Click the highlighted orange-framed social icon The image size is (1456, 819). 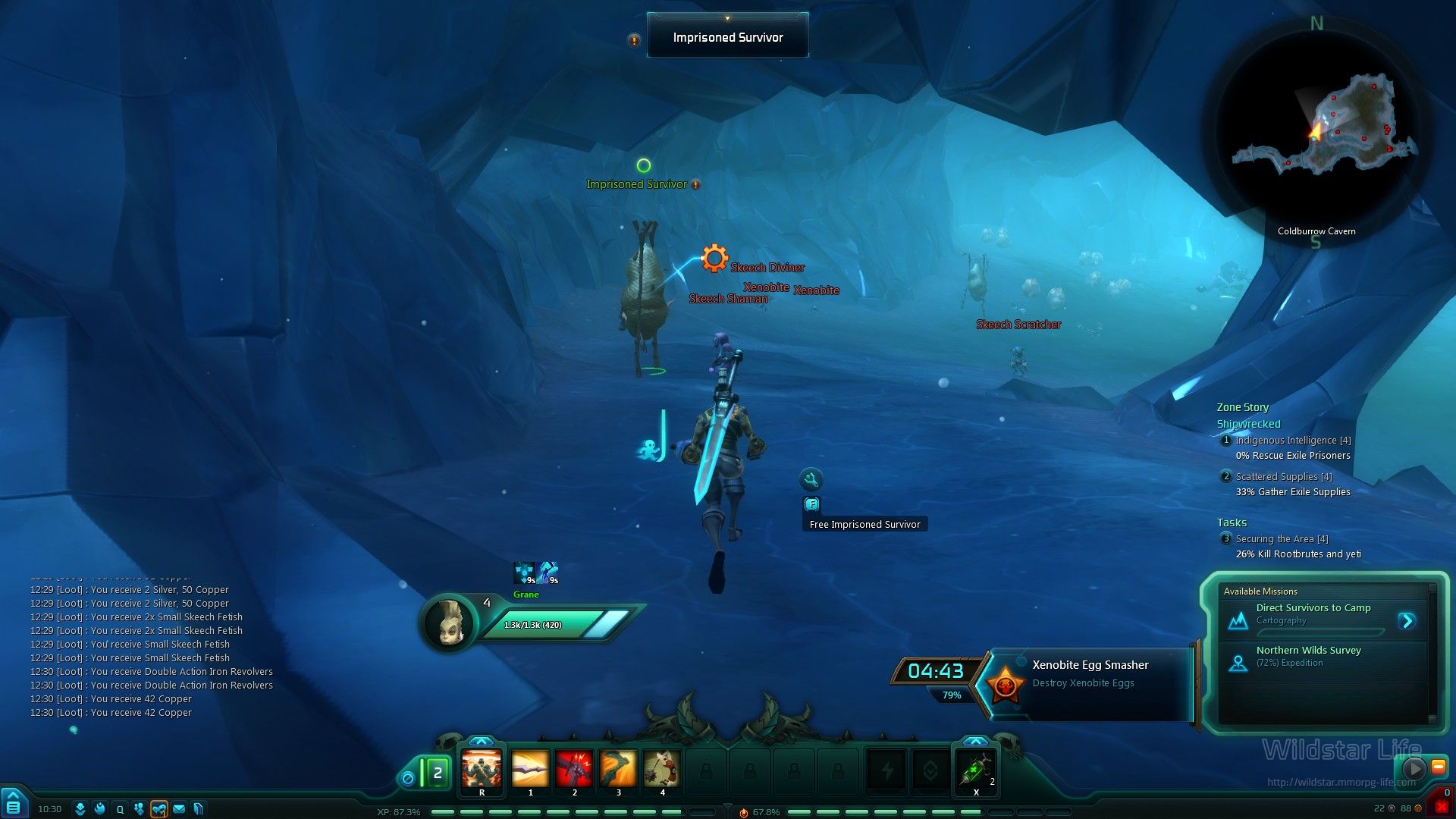click(x=158, y=809)
